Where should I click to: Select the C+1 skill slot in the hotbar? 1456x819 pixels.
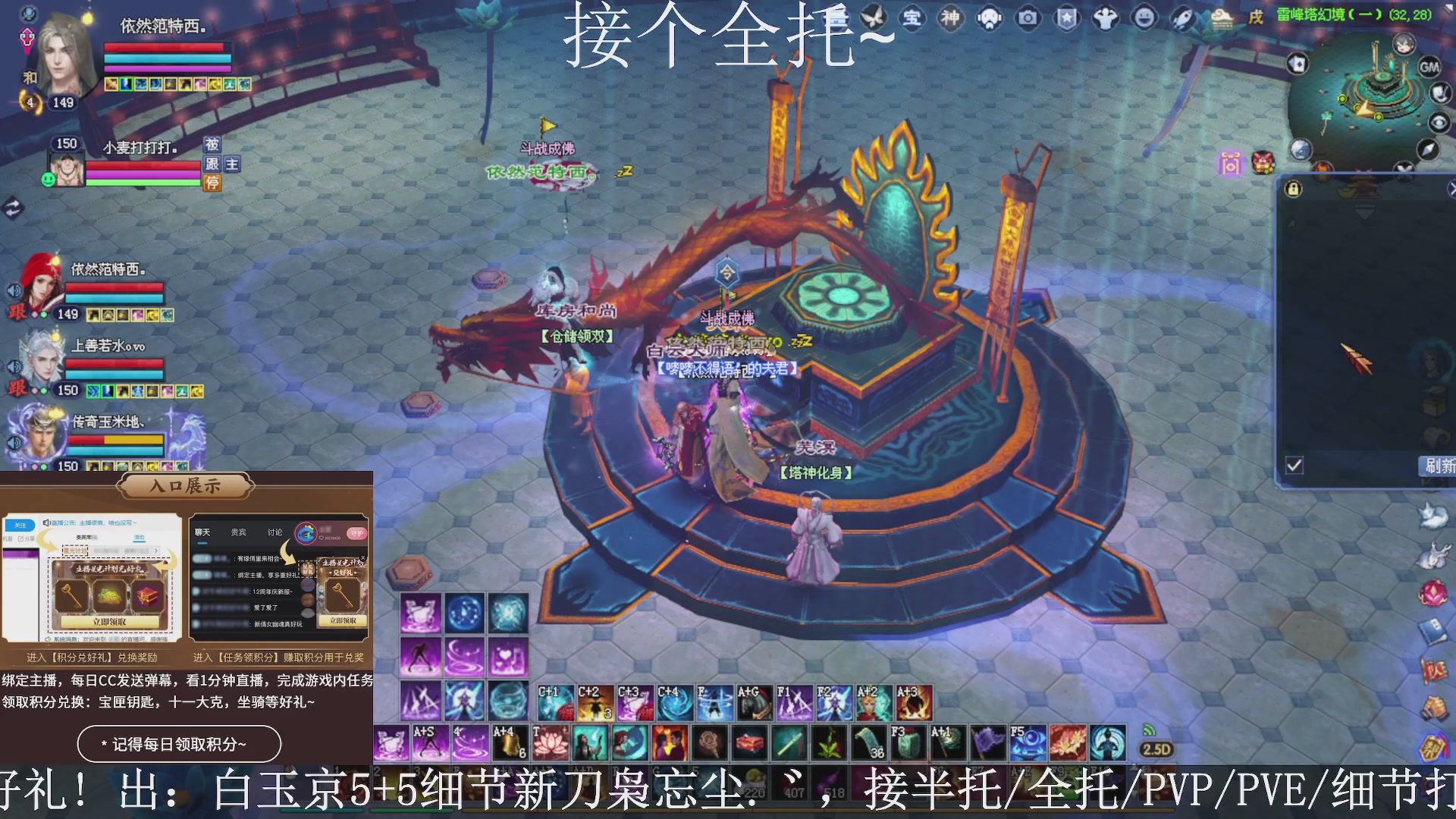554,693
